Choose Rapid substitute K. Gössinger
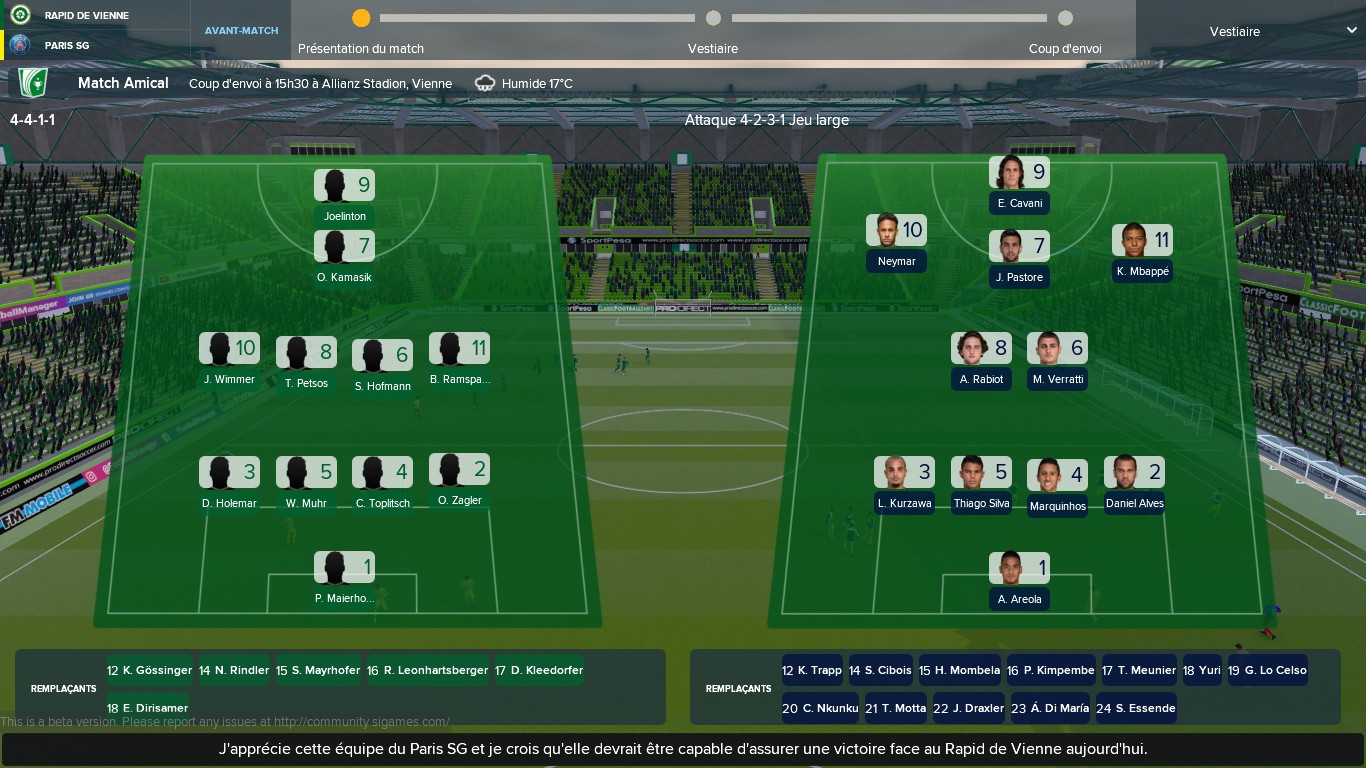This screenshot has width=1366, height=768. (x=149, y=670)
